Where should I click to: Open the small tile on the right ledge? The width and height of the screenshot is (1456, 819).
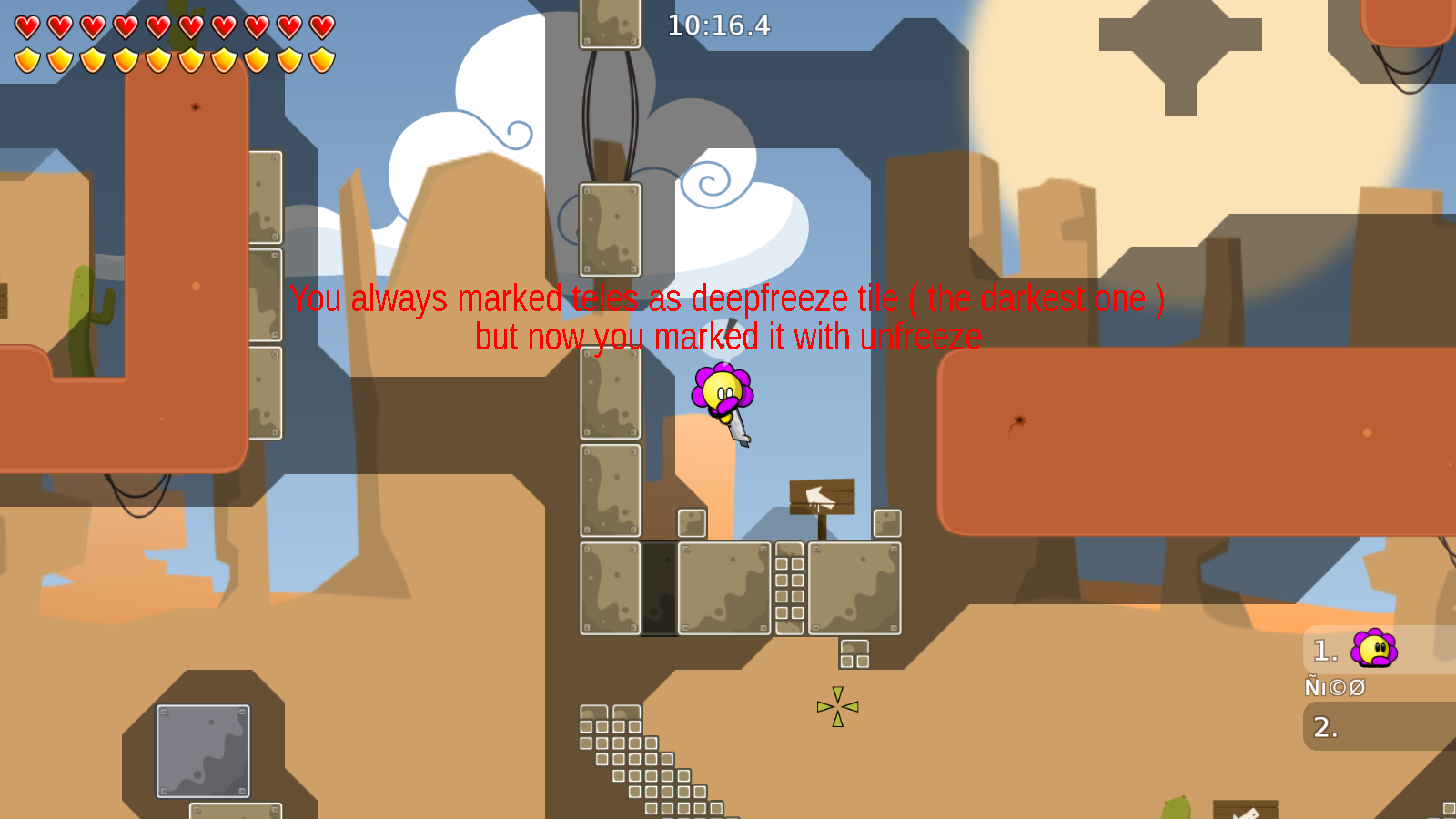(885, 522)
